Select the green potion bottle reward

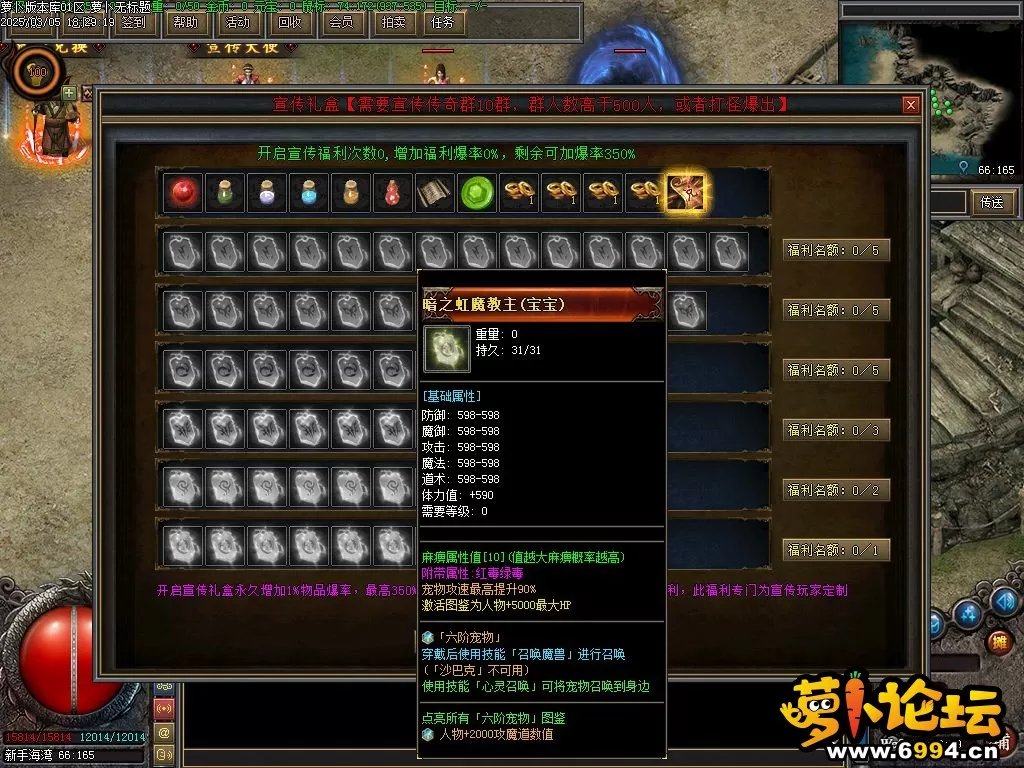tap(225, 193)
